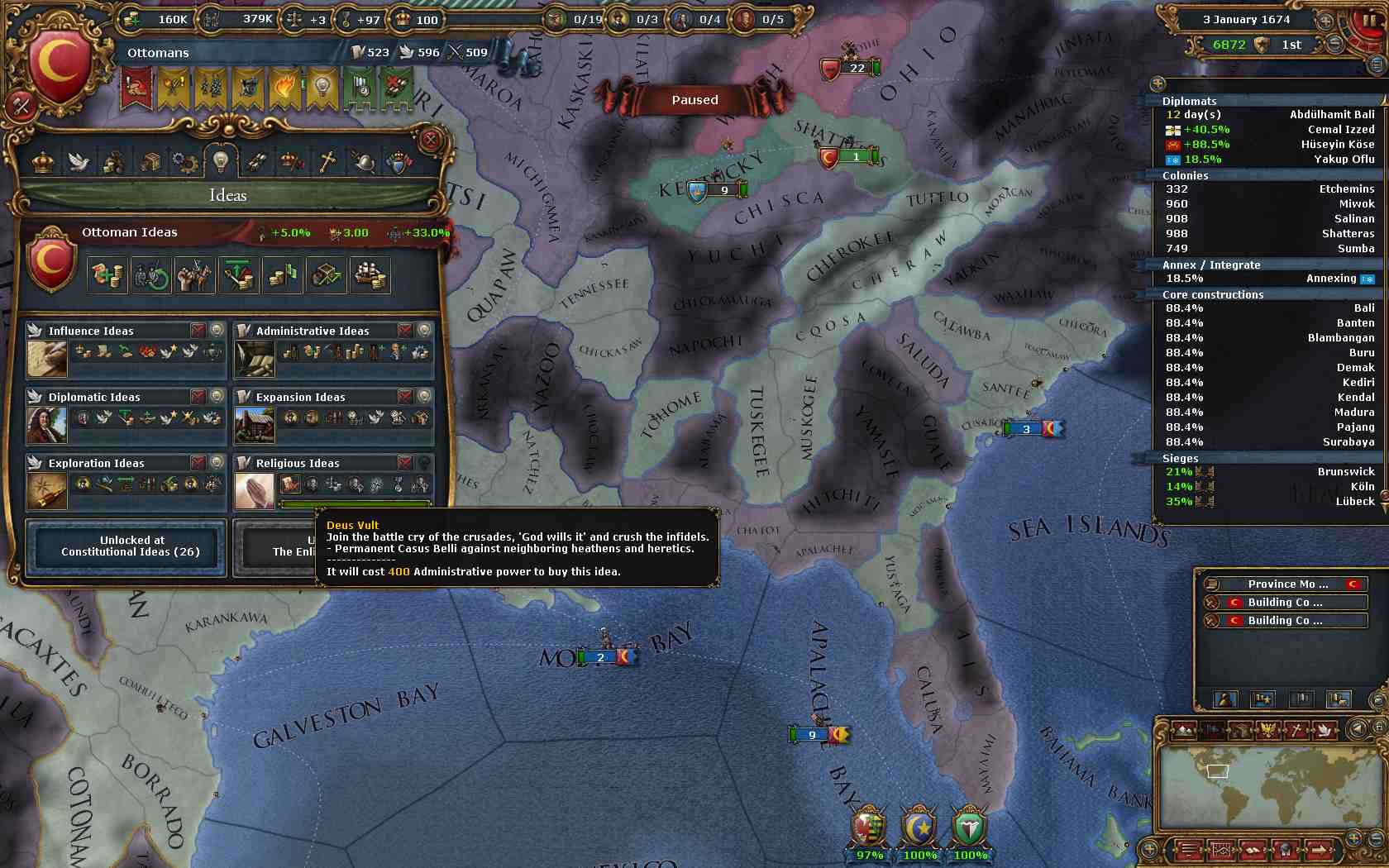Open the Province Mo... message entry
This screenshot has height=868, width=1389.
tap(1286, 584)
